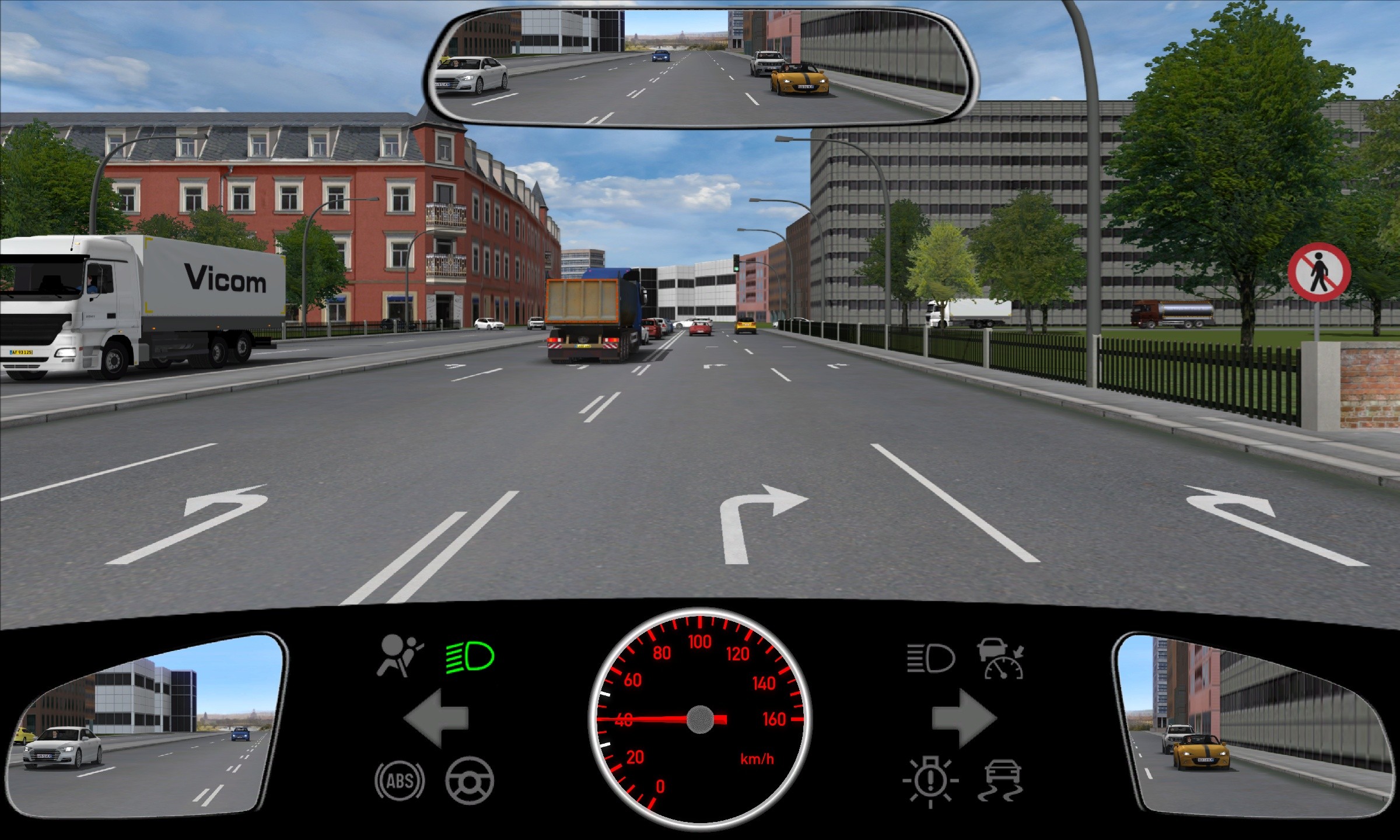Toggle the grey high beam headlight icon
The width and height of the screenshot is (1400, 840).
point(931,658)
